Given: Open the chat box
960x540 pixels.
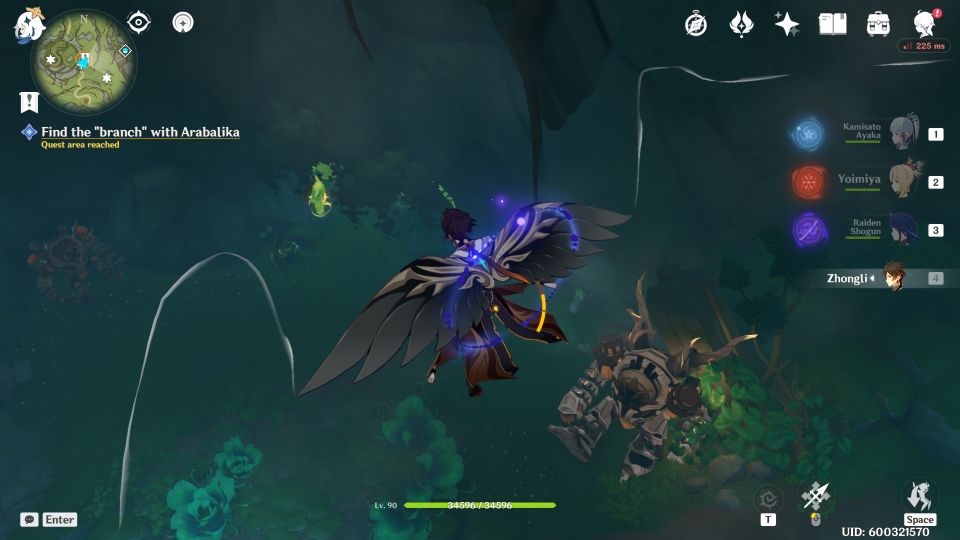Looking at the screenshot, I should click(x=30, y=520).
